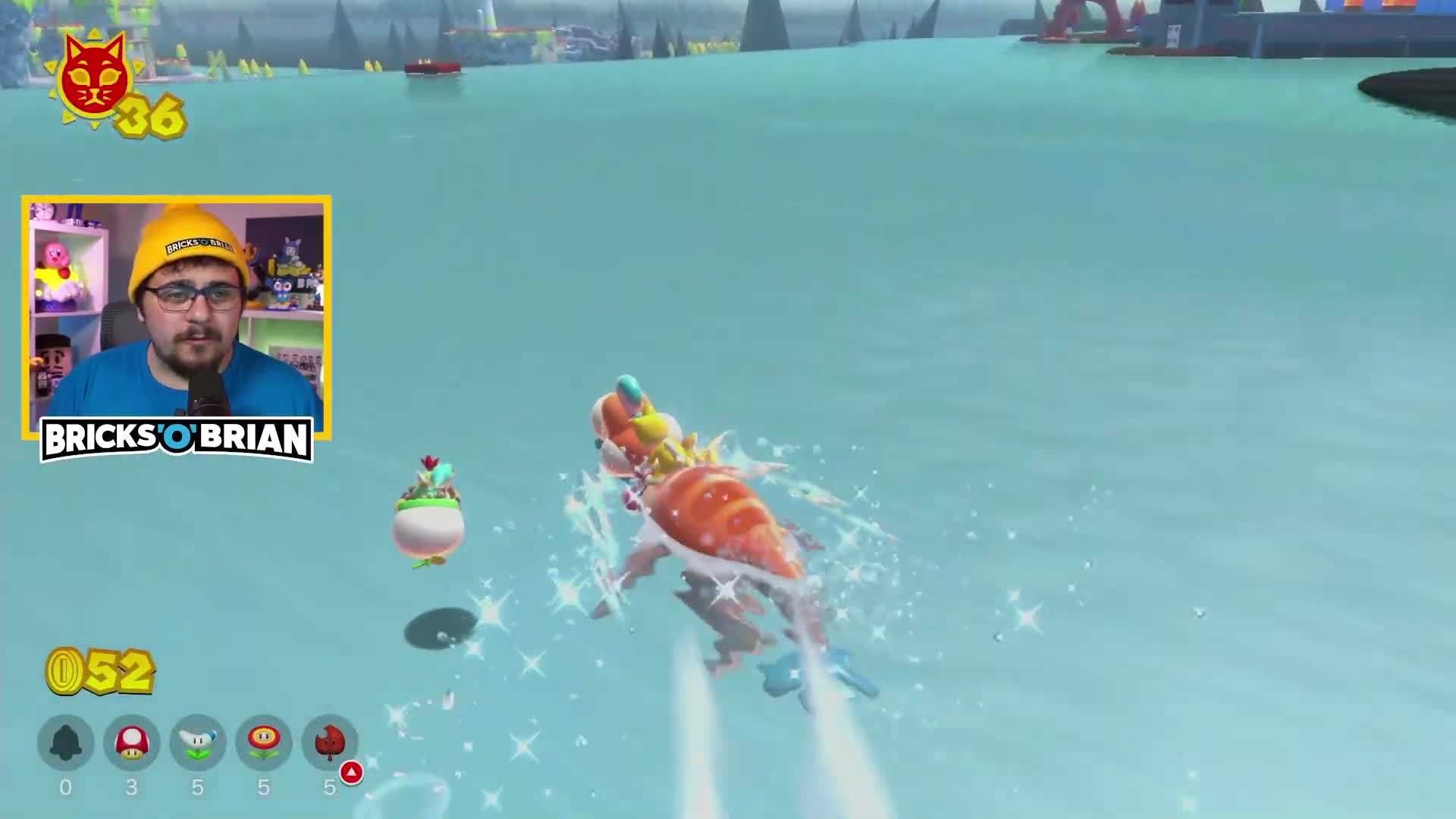
Task: Use the Super Mushroom from item stock
Action: [131, 744]
